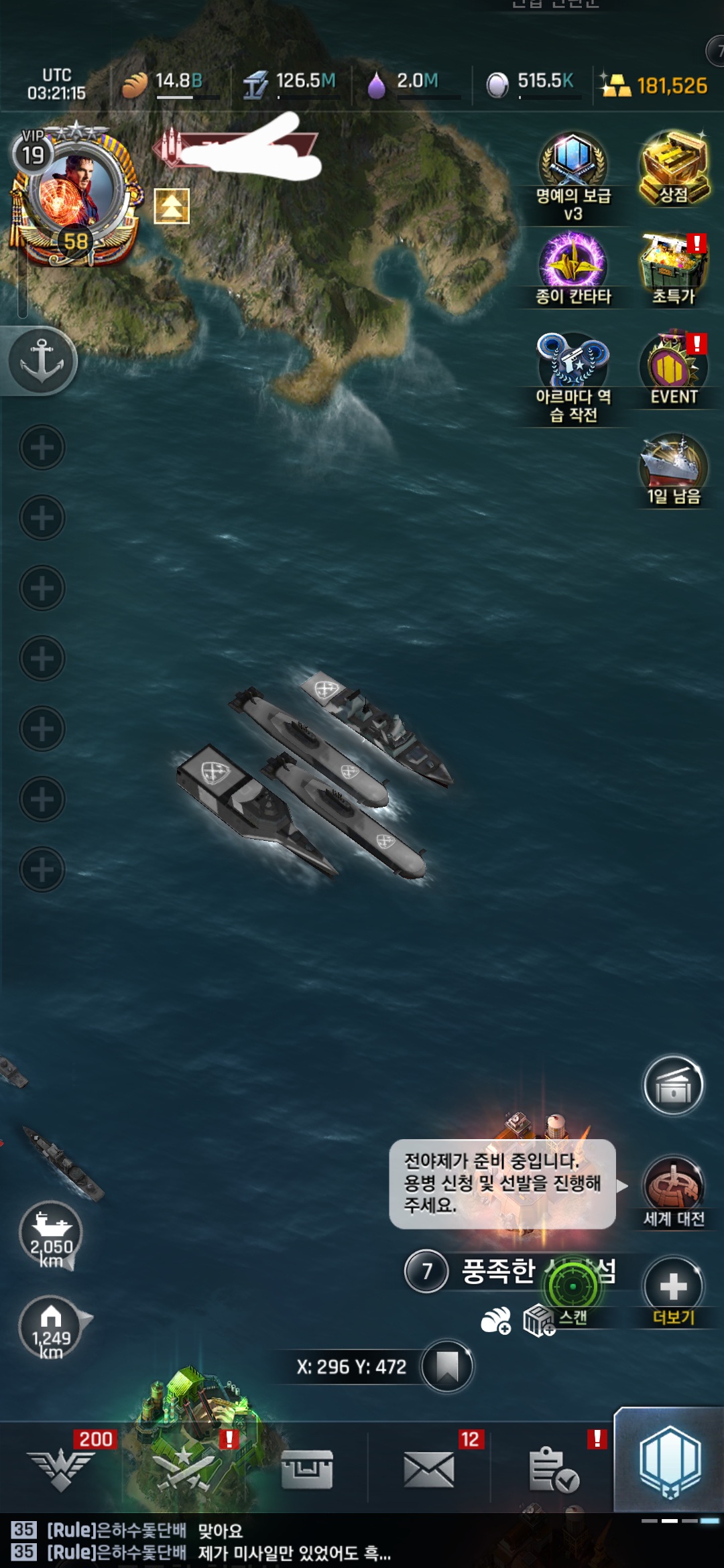Open the mail inbox with 12 unread
The width and height of the screenshot is (724, 1568).
coord(429,1469)
